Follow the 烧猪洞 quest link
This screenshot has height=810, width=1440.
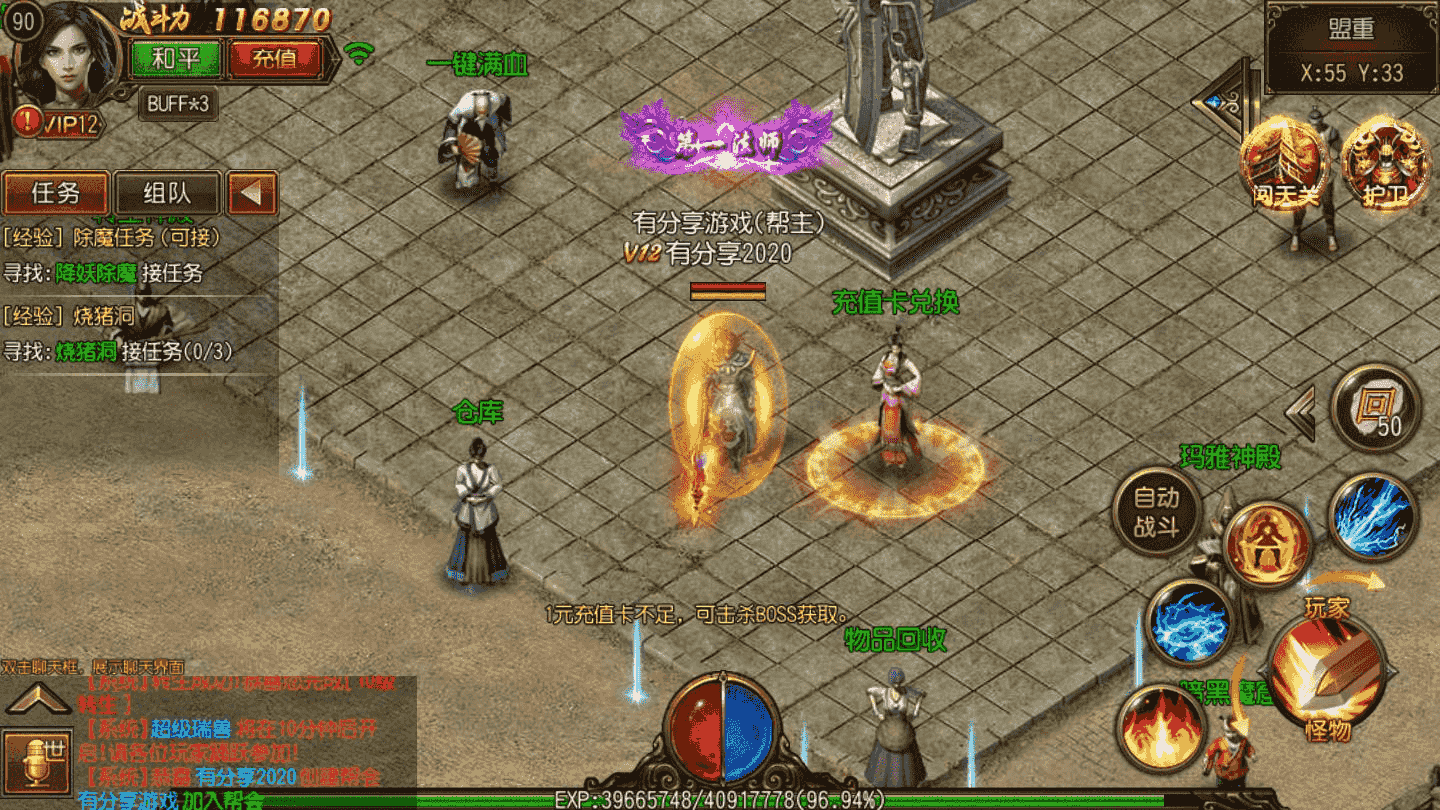click(x=86, y=351)
